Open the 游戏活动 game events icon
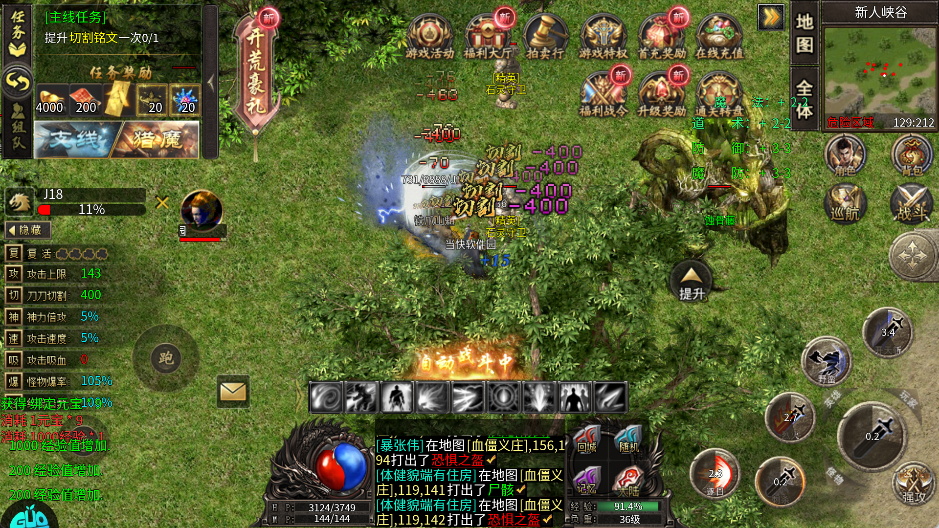The image size is (939, 528). click(429, 37)
